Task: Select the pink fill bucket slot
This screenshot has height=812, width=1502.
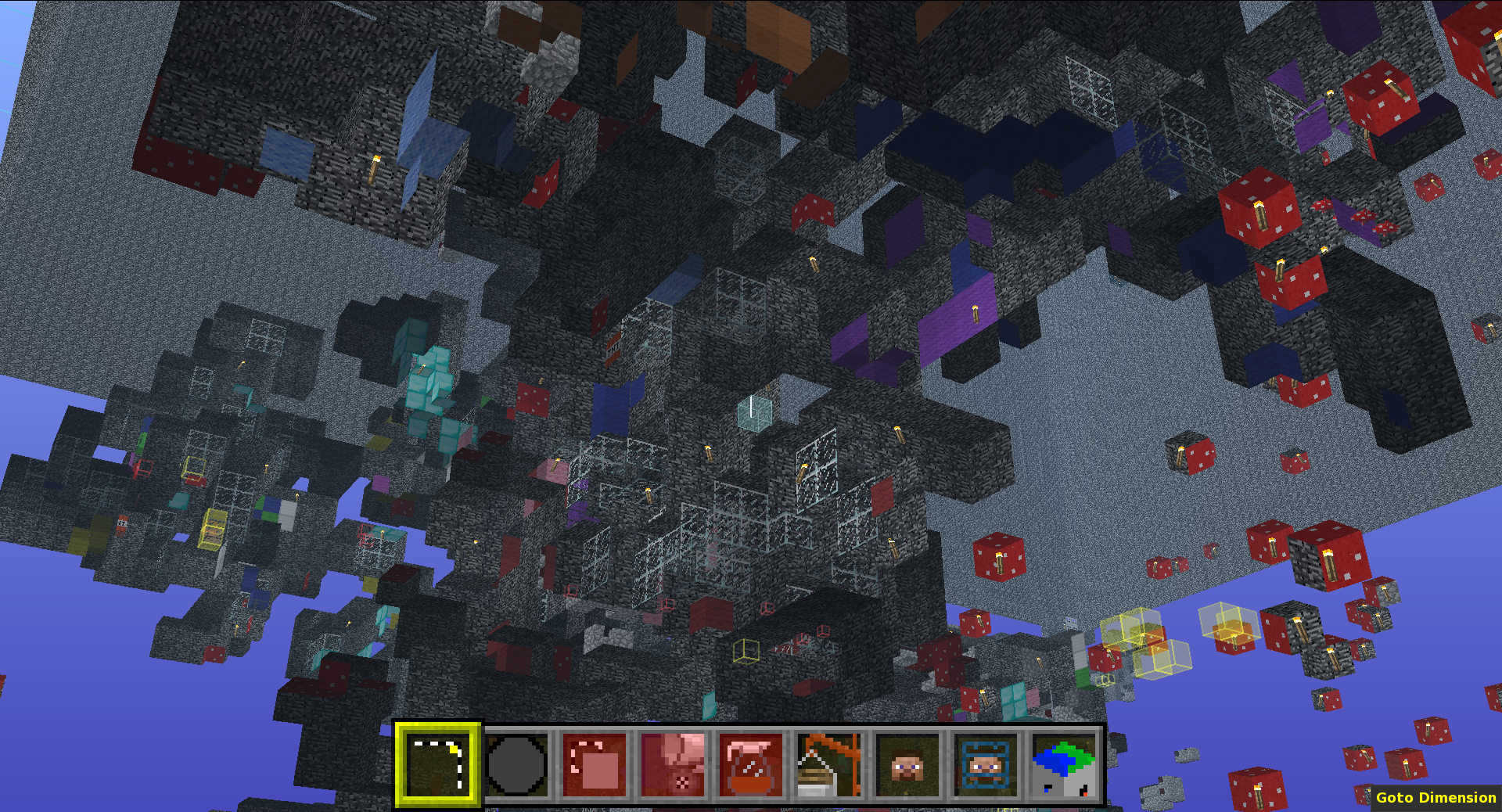Action: pos(673,764)
